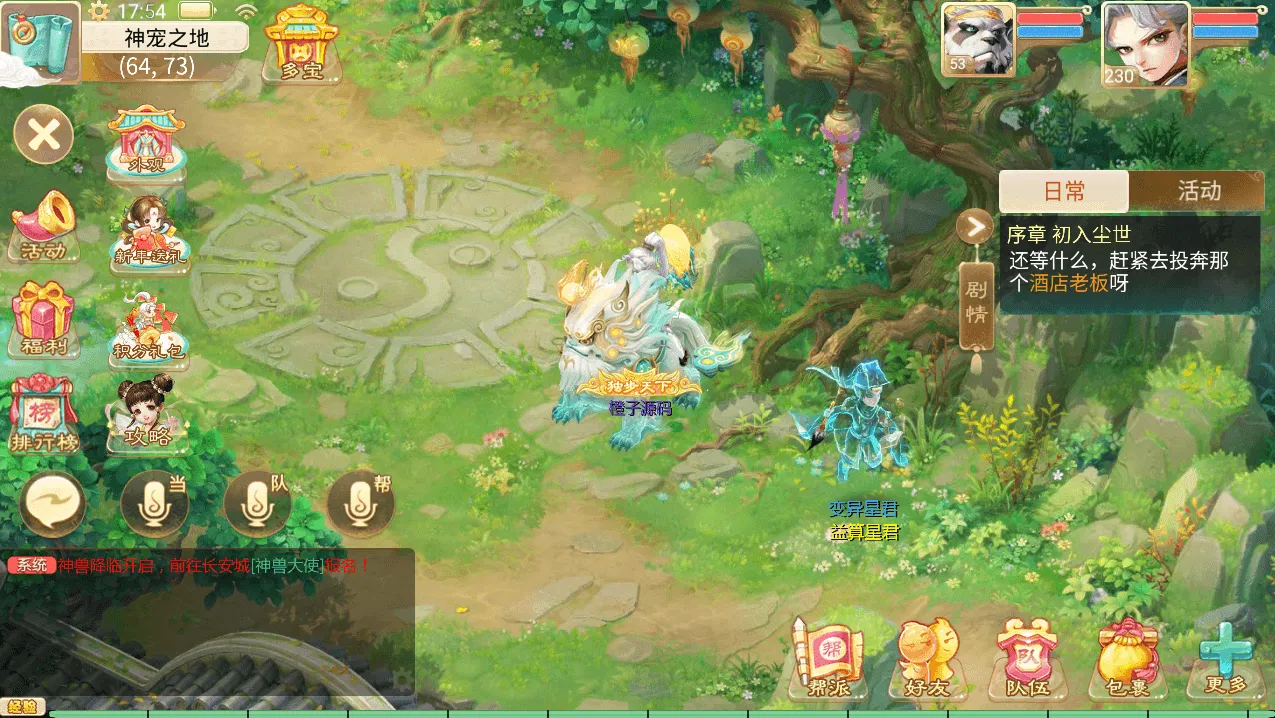1275x718 pixels.
Task: Open the 攻略 strategy guide
Action: click(147, 411)
